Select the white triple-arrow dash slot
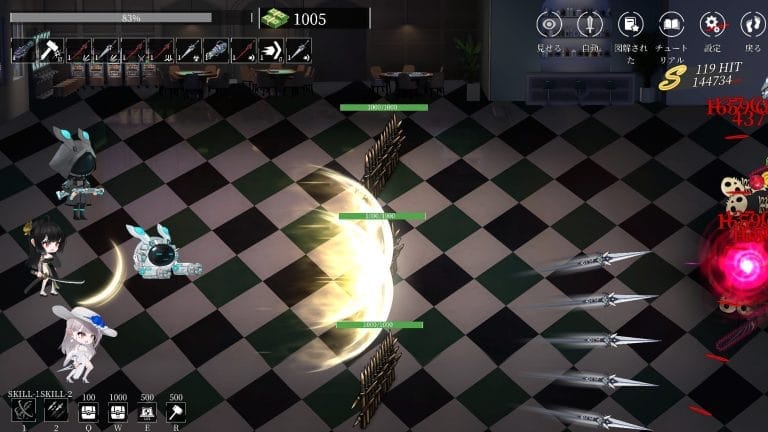768x432 pixels. [x=271, y=50]
